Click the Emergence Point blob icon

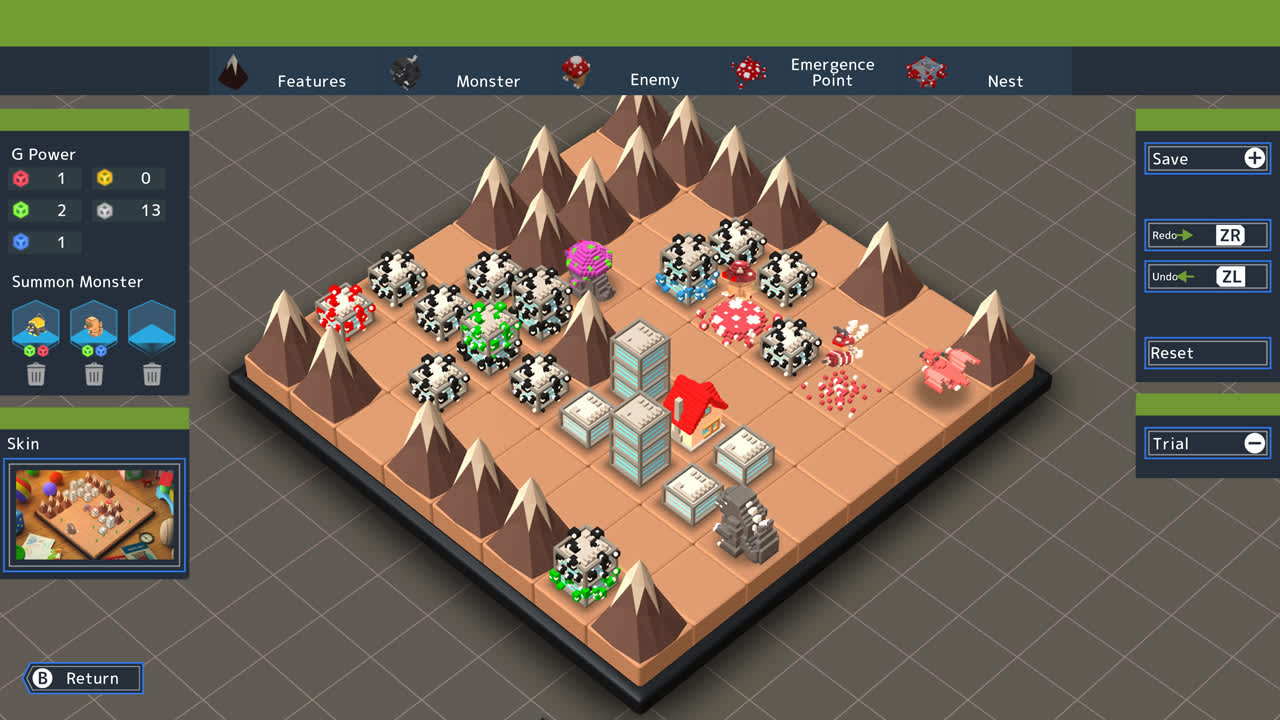coord(750,69)
